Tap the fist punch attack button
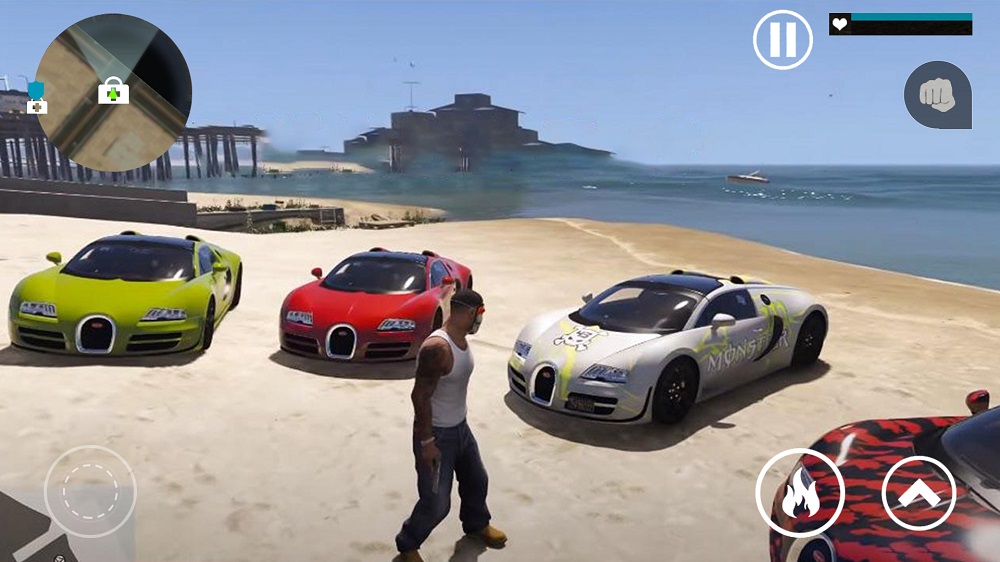The width and height of the screenshot is (1000, 562). click(938, 95)
